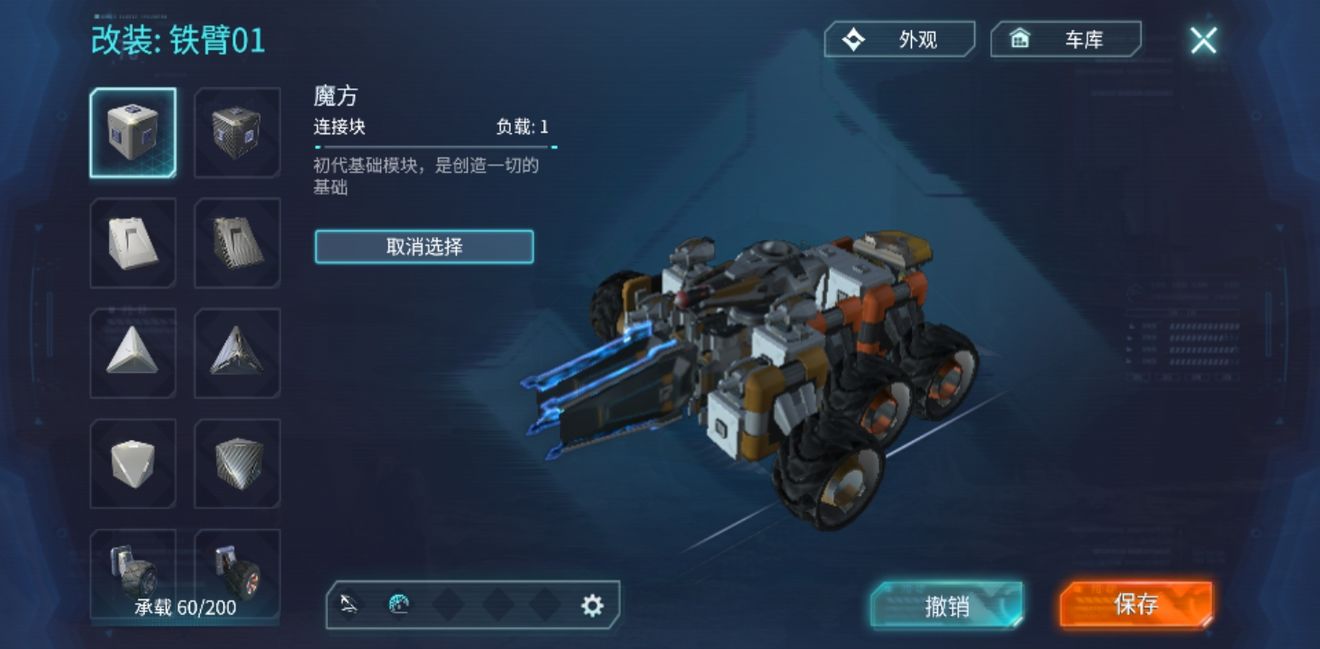Pick the orange-rimmed wheel part
The width and height of the screenshot is (1320, 649).
click(237, 570)
